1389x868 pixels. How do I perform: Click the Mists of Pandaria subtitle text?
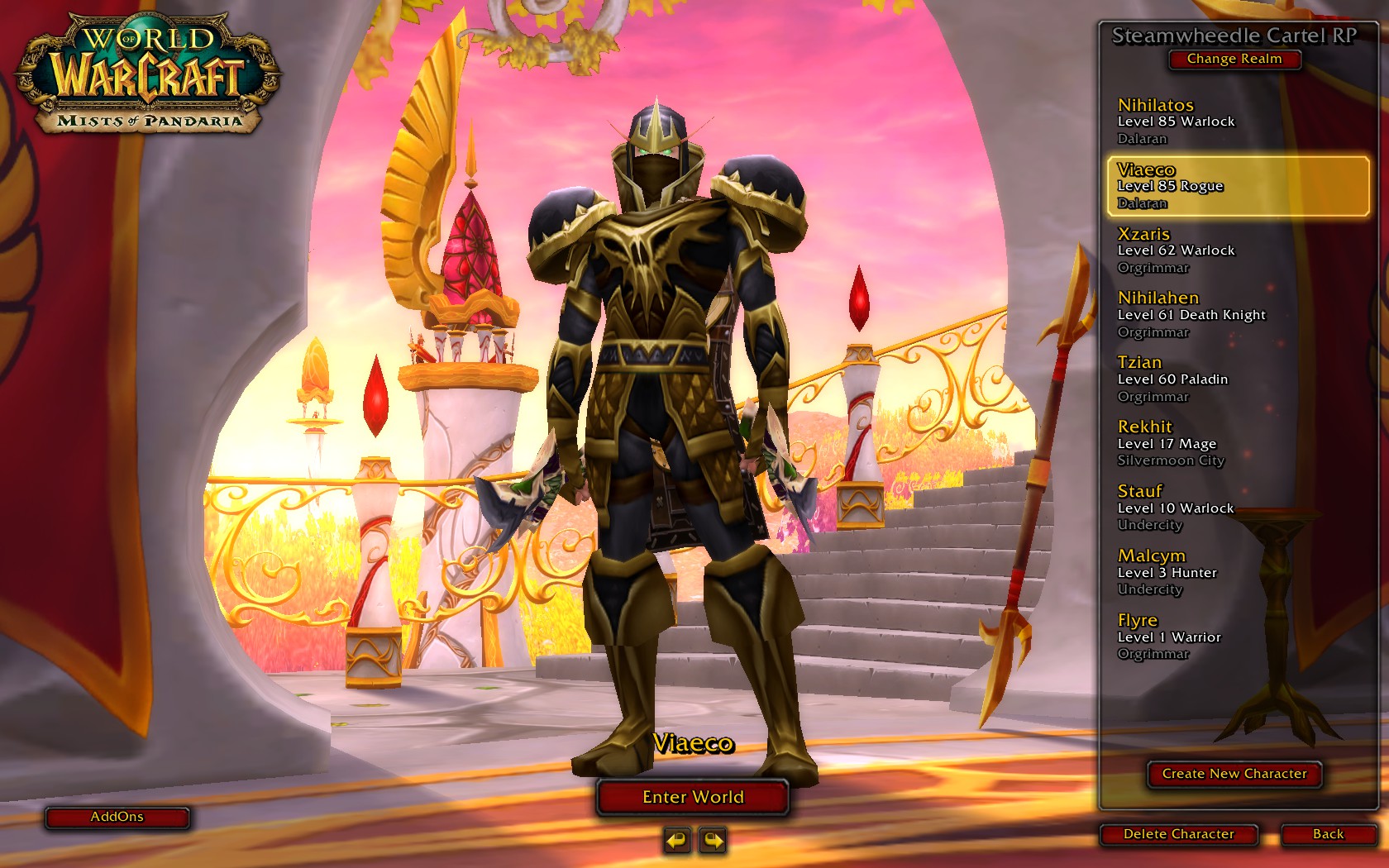click(x=154, y=121)
